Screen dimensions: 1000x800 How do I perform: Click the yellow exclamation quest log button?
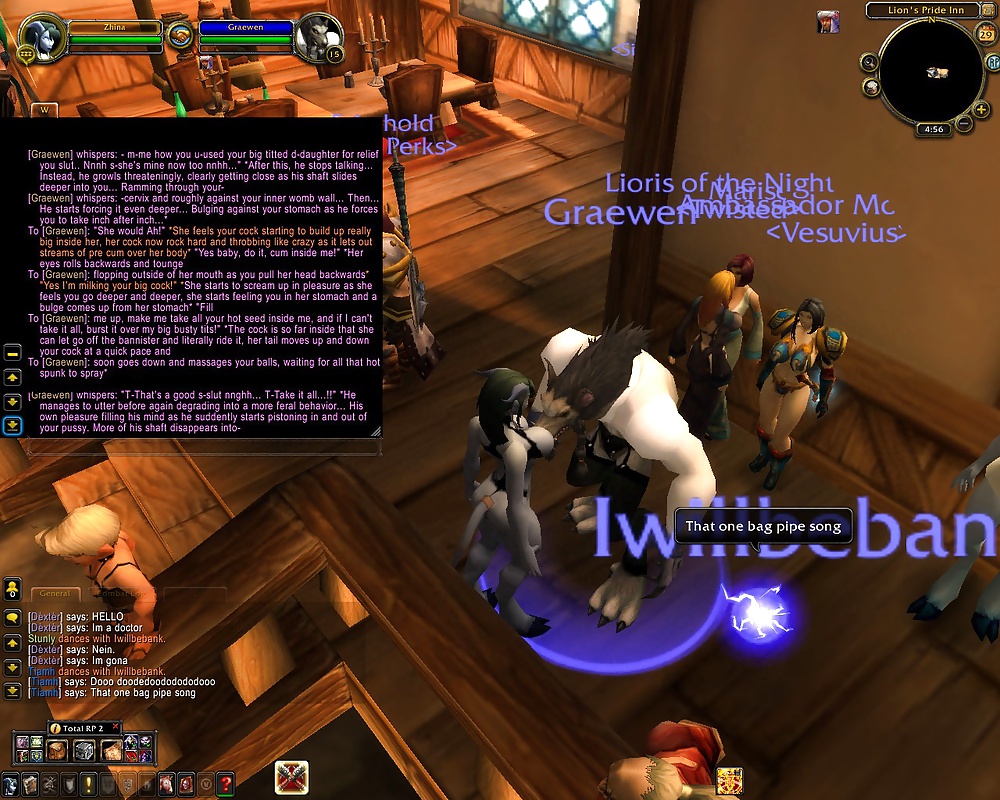(89, 783)
